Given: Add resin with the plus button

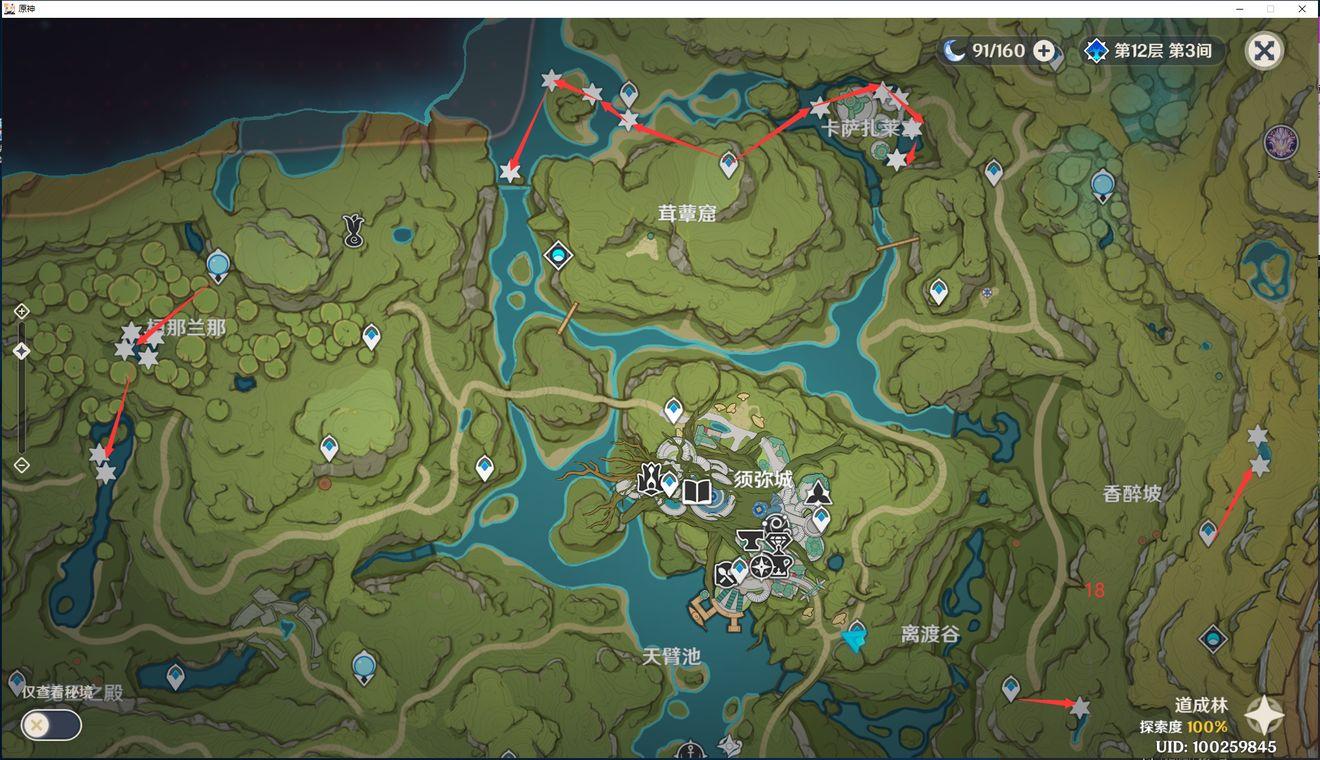Looking at the screenshot, I should coord(1044,51).
